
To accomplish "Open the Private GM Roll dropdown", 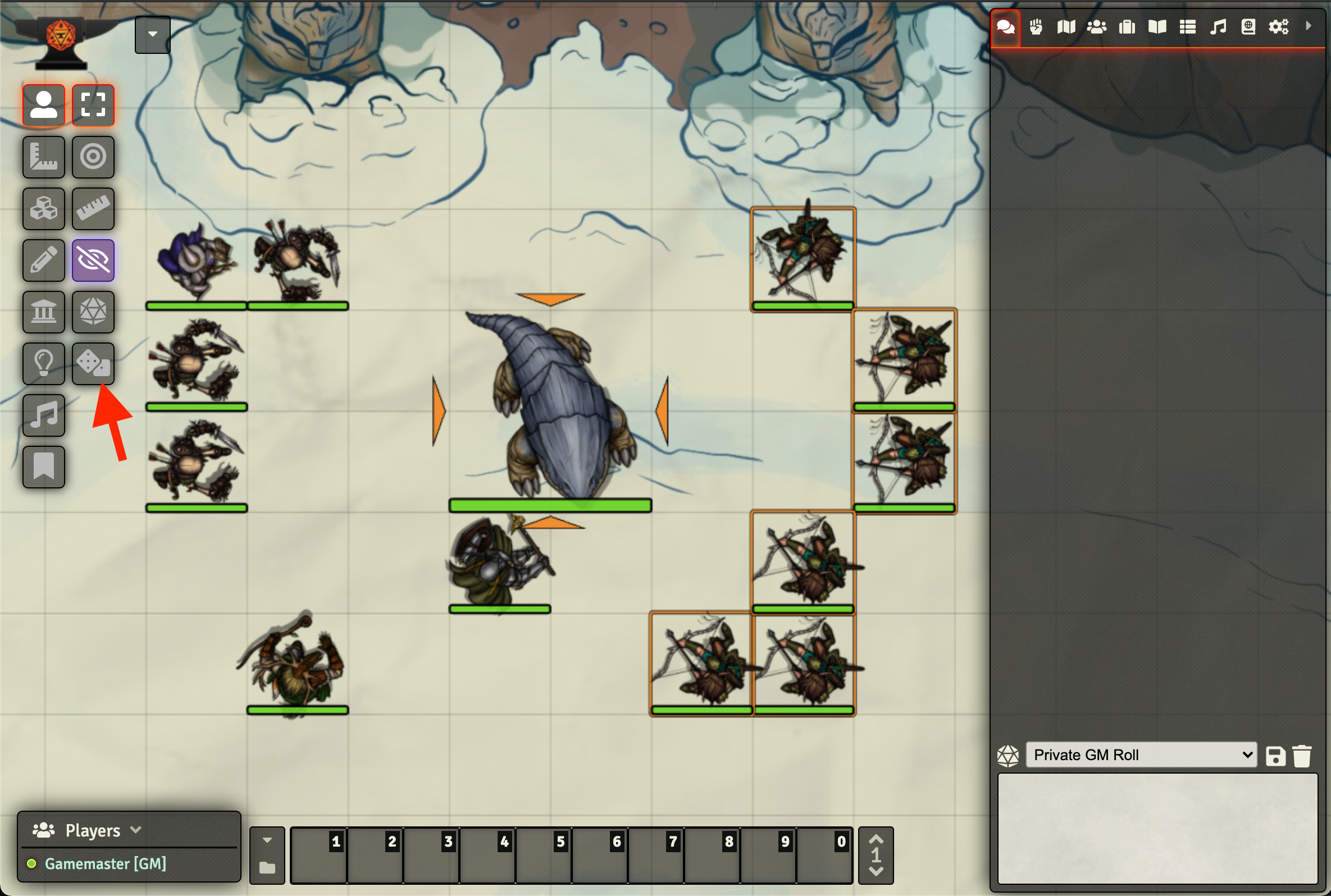I will (1140, 755).
